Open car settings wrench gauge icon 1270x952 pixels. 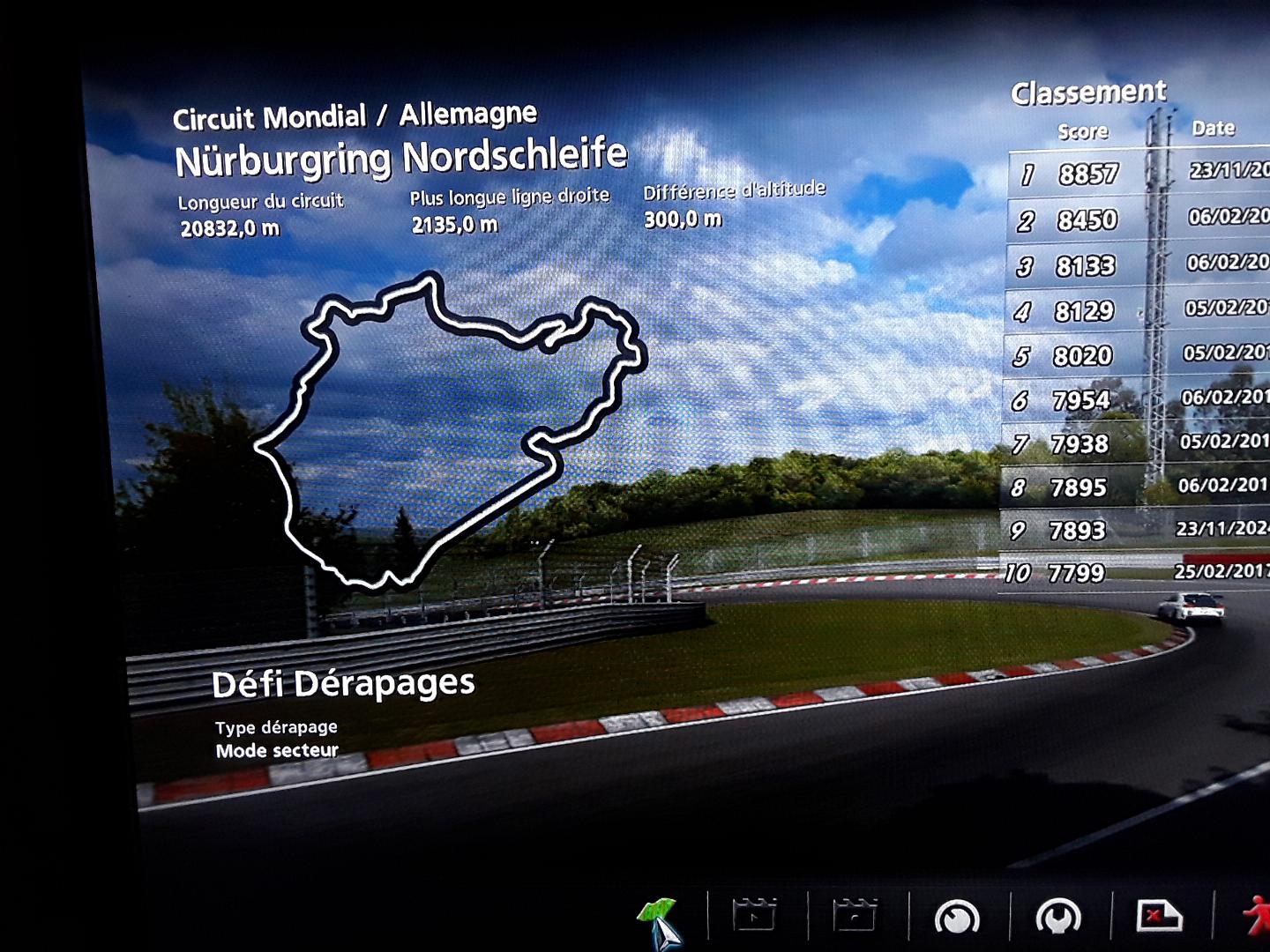[1057, 918]
